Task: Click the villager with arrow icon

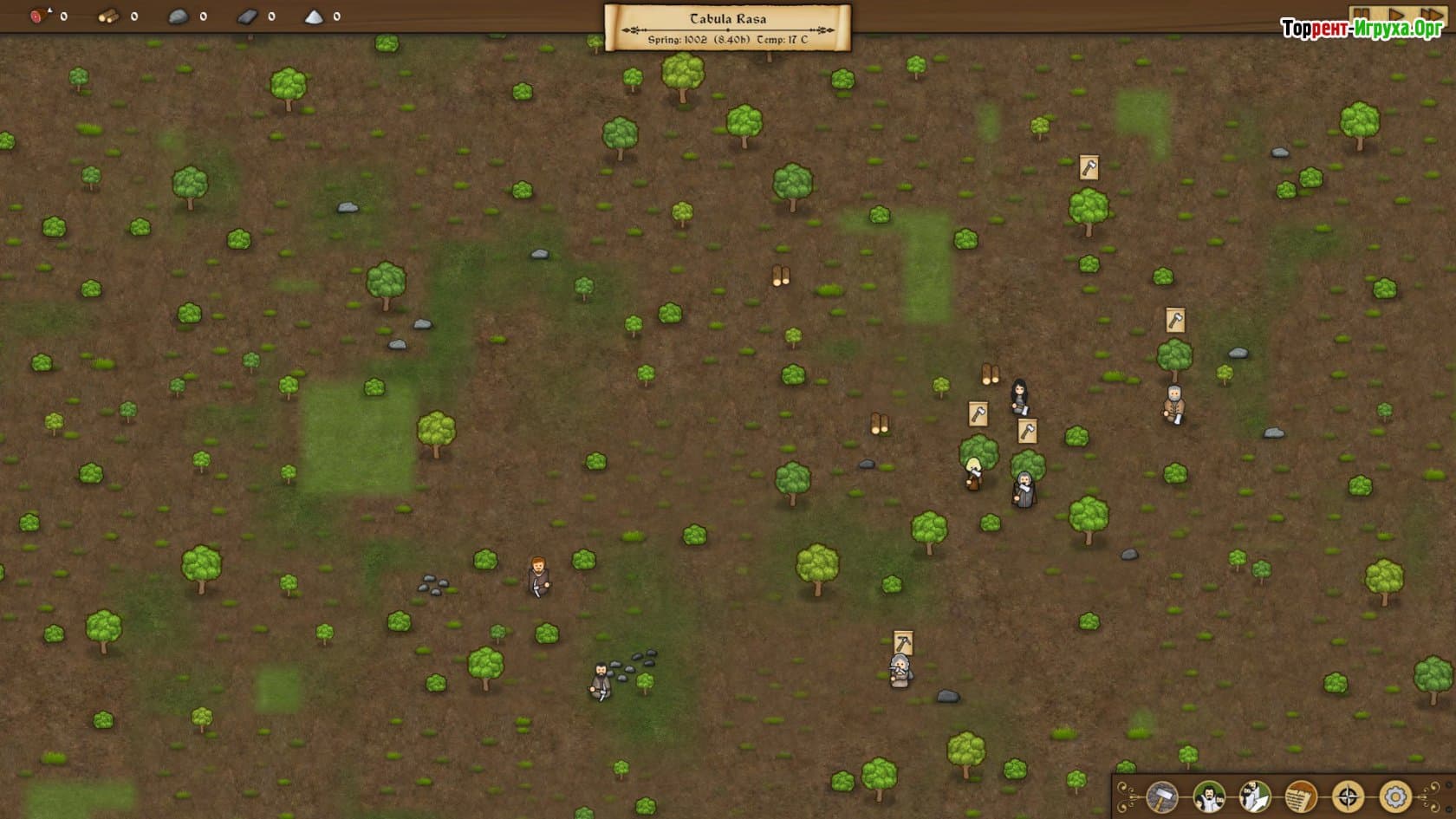Action: [x=1254, y=796]
